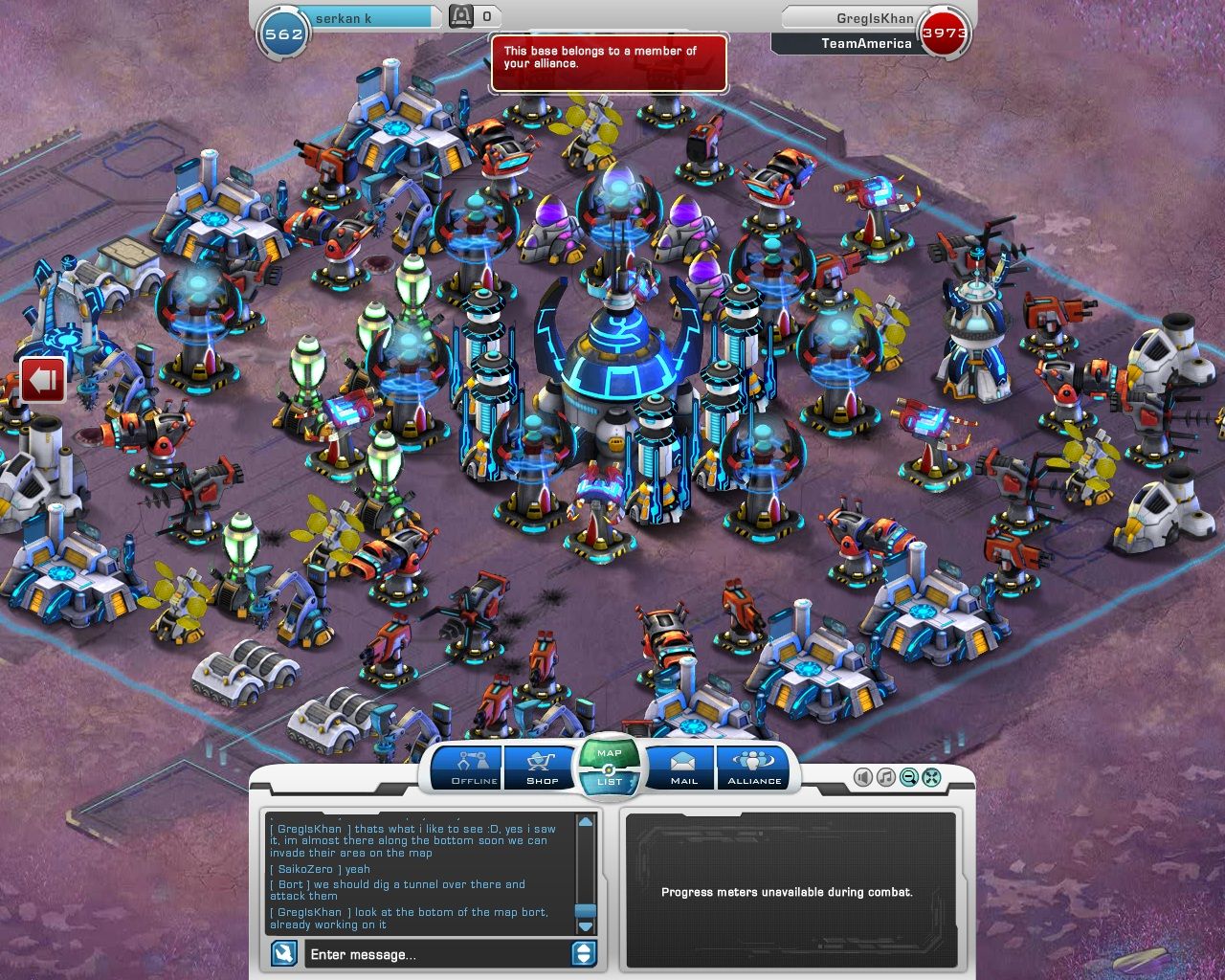This screenshot has height=980, width=1225.
Task: Toggle music with the note icon
Action: [884, 776]
